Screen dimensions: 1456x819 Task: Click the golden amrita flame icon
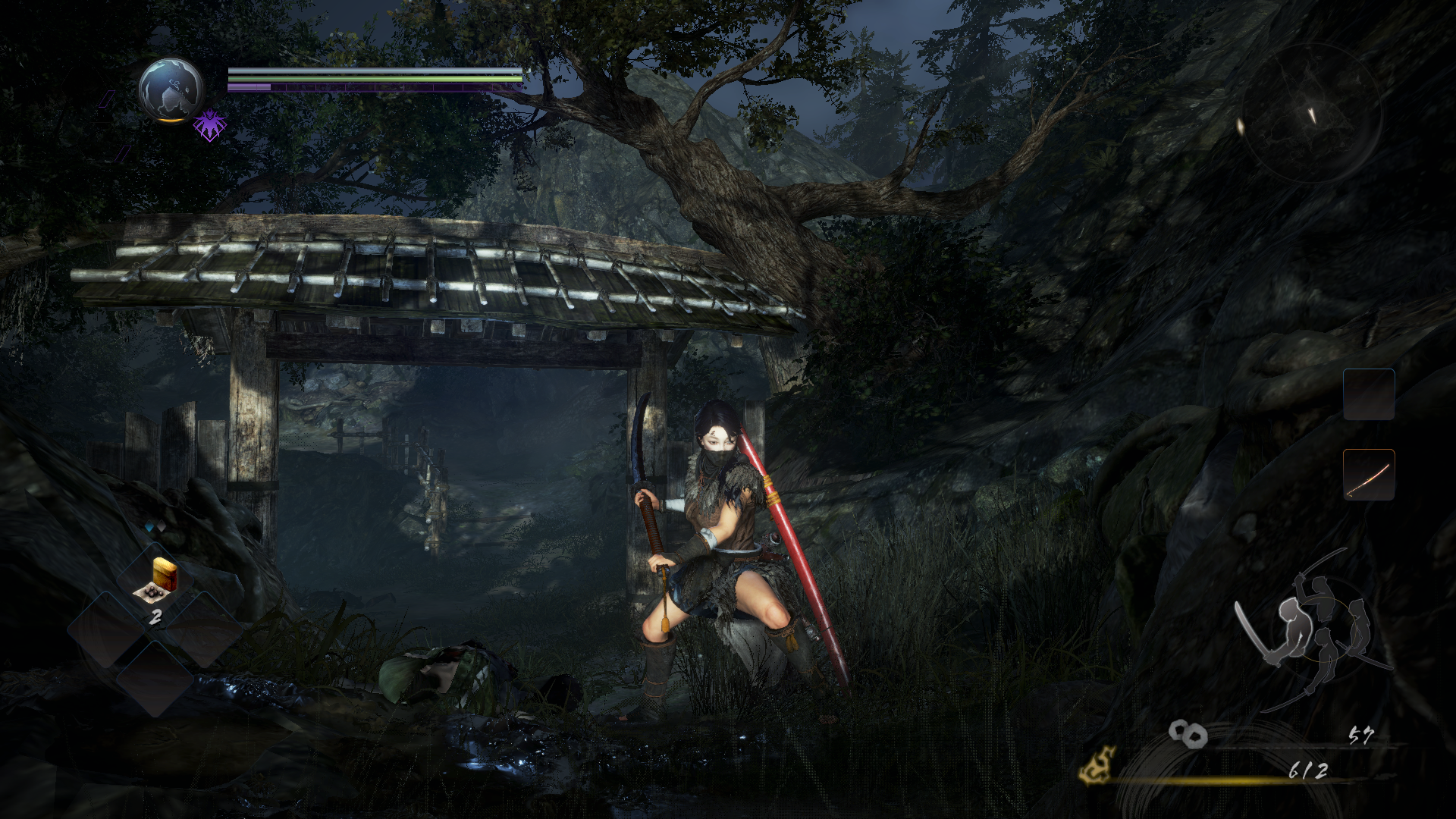[1099, 764]
